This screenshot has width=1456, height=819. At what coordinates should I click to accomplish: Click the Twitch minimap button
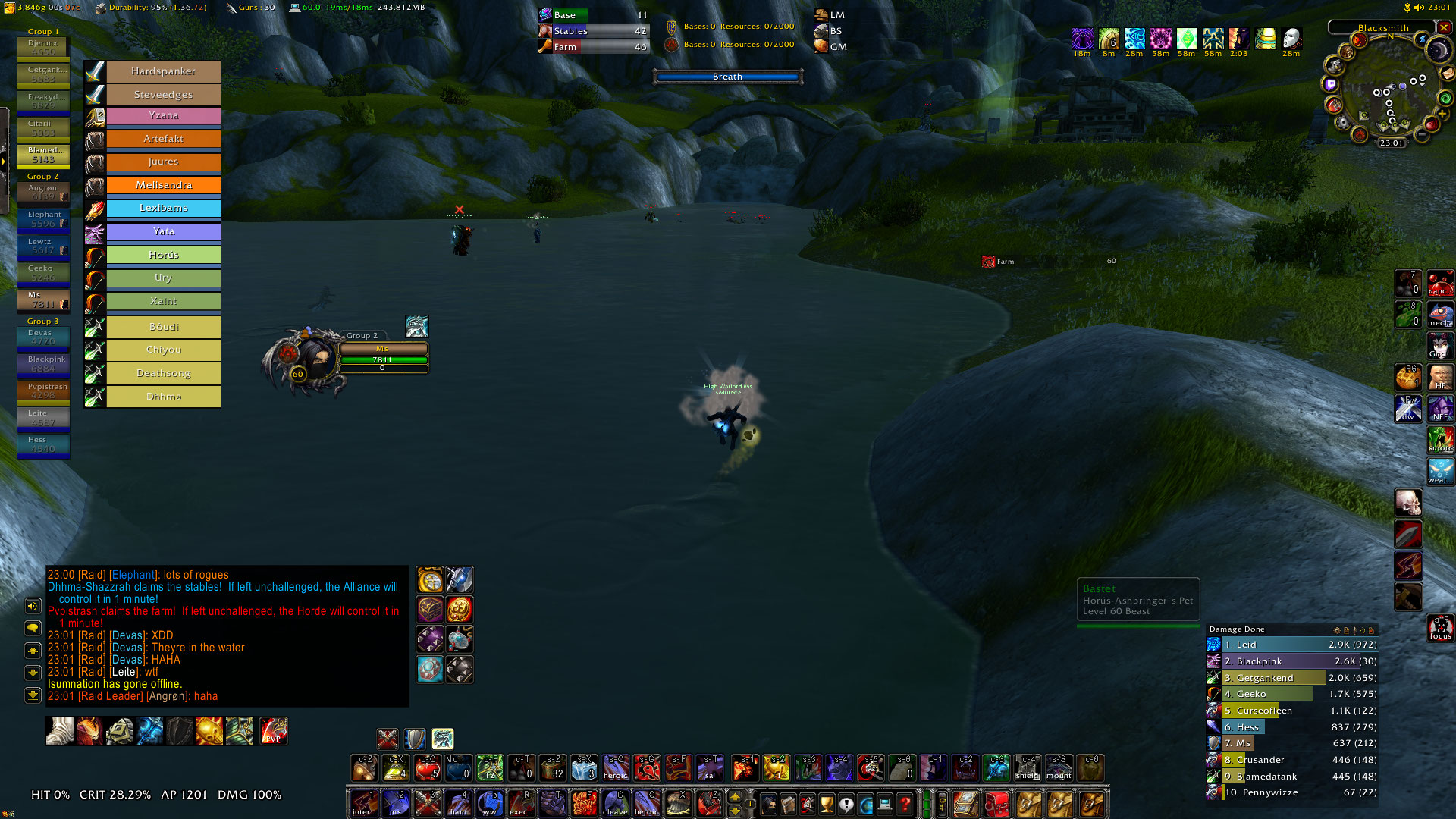pos(1332,85)
